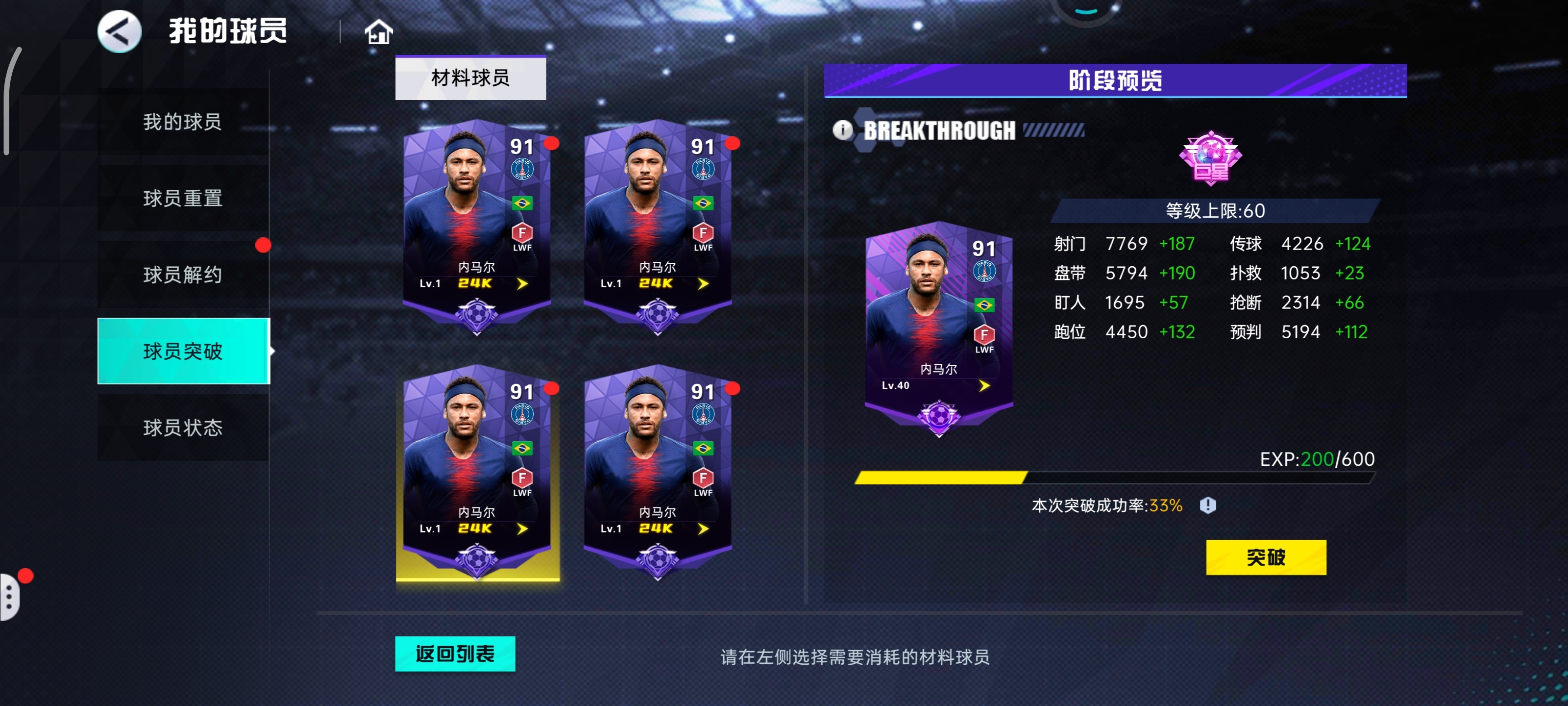Expand the yellow arrow on the Lv.40 card
Image resolution: width=1568 pixels, height=706 pixels.
pyautogui.click(x=984, y=384)
